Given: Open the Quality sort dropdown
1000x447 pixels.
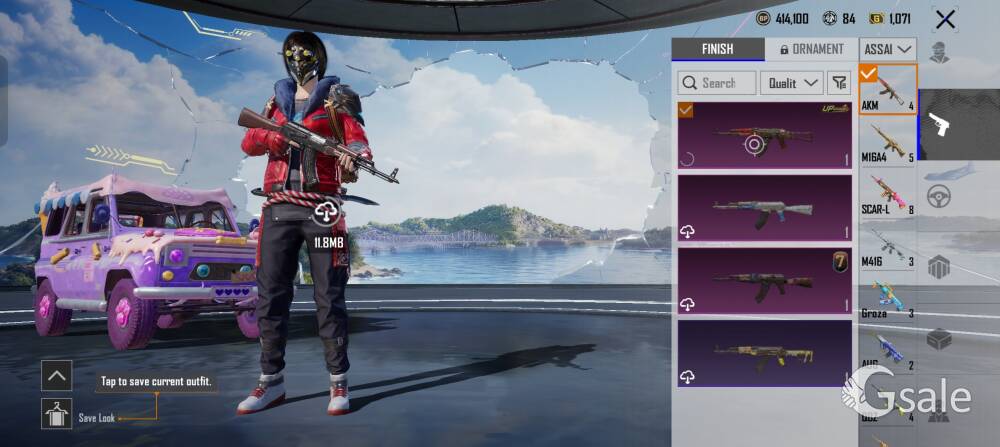Looking at the screenshot, I should (791, 83).
